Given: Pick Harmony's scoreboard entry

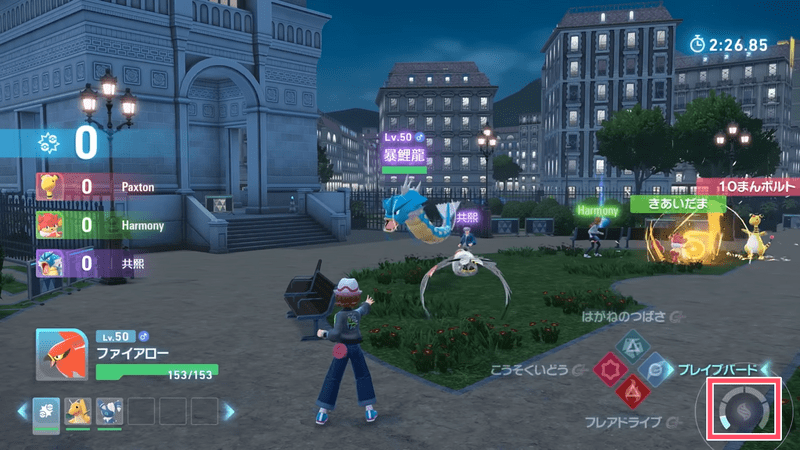Looking at the screenshot, I should coord(100,225).
